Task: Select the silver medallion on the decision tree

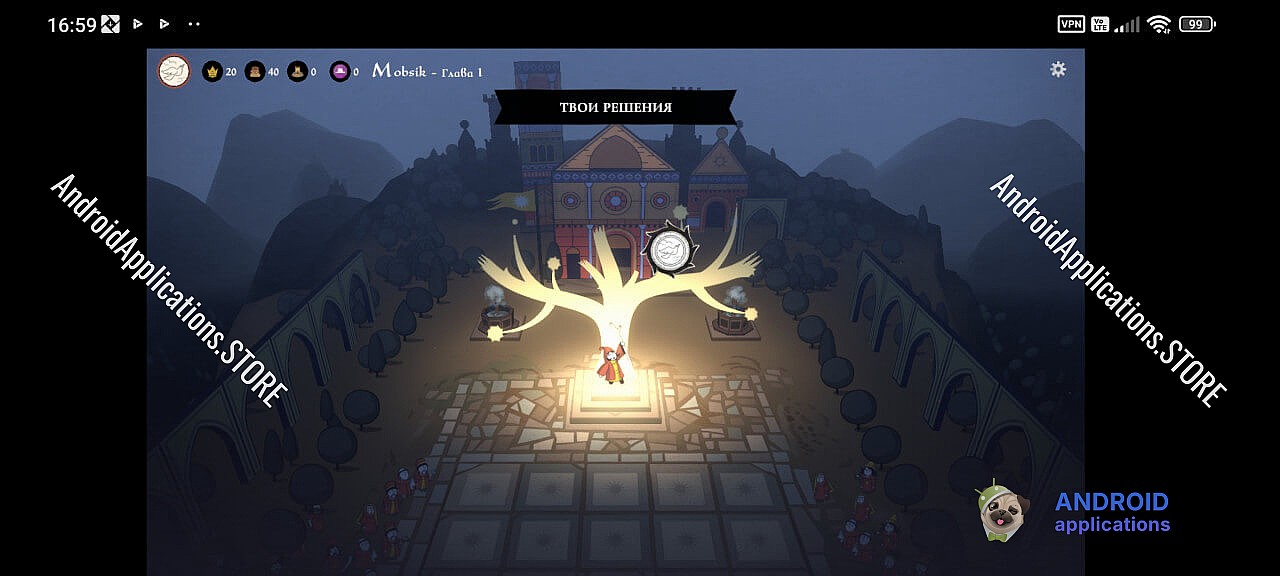Action: pos(666,250)
